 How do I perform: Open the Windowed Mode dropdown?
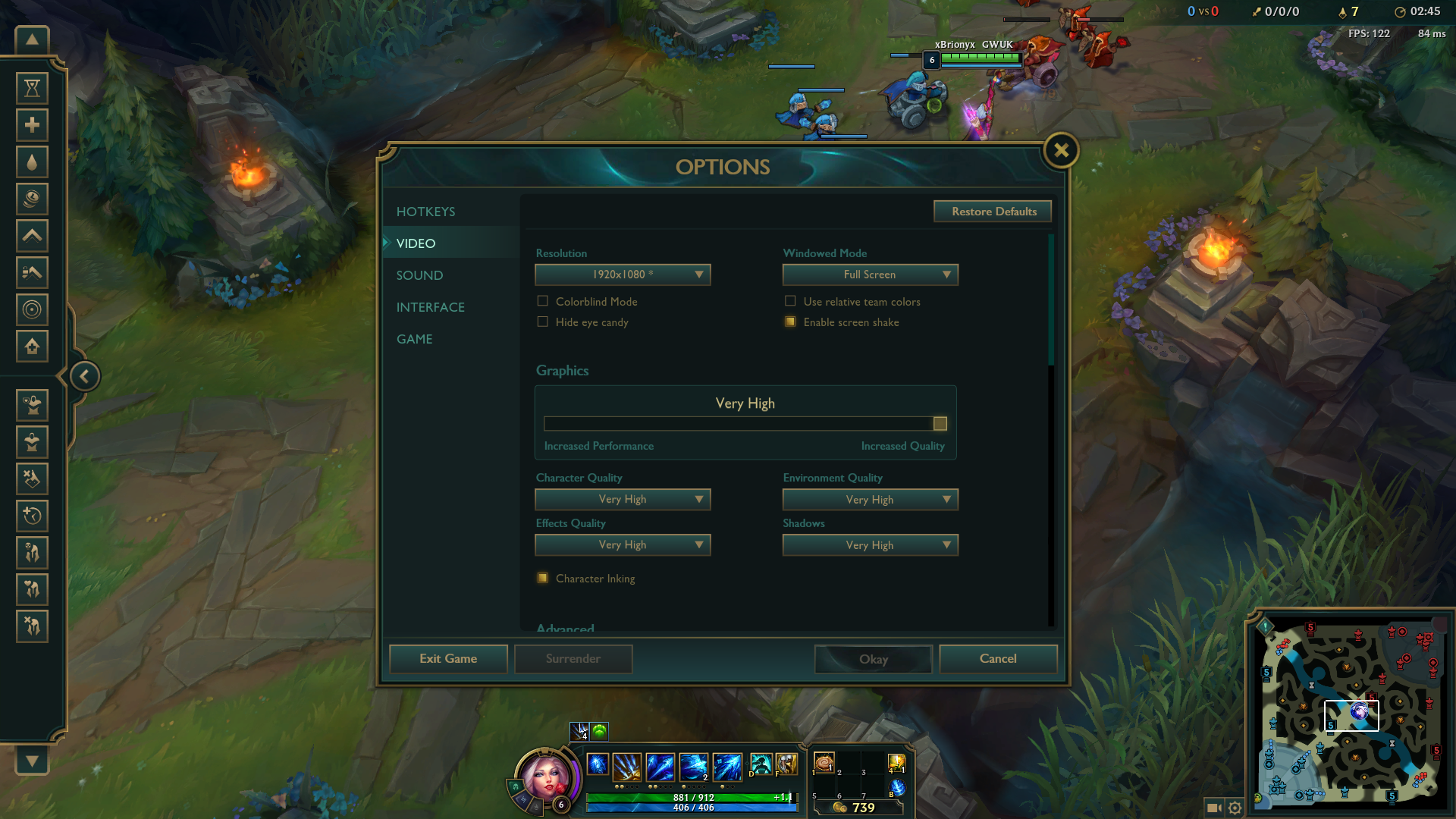click(x=870, y=275)
